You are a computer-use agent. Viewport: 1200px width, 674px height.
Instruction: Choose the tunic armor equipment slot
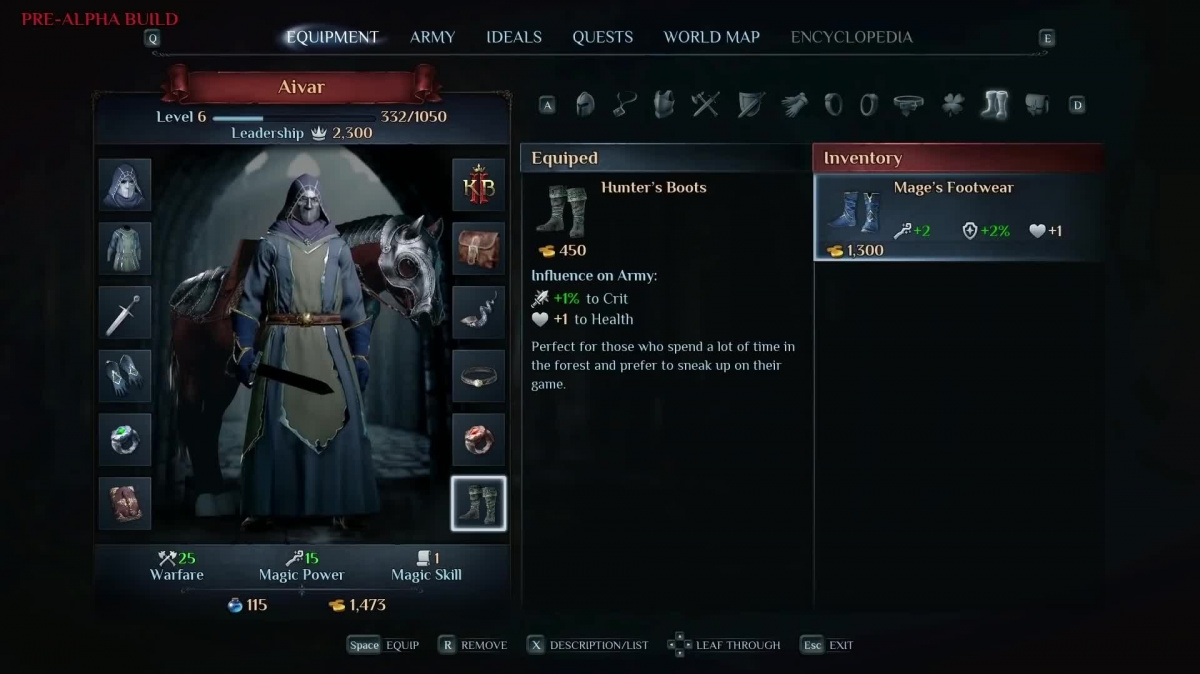125,248
